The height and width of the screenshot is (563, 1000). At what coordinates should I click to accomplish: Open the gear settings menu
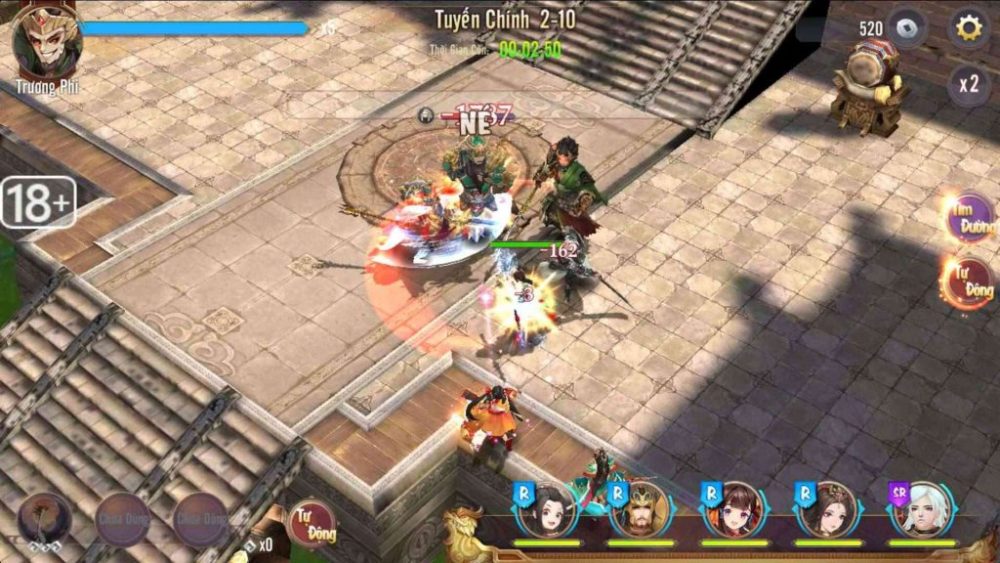point(968,28)
